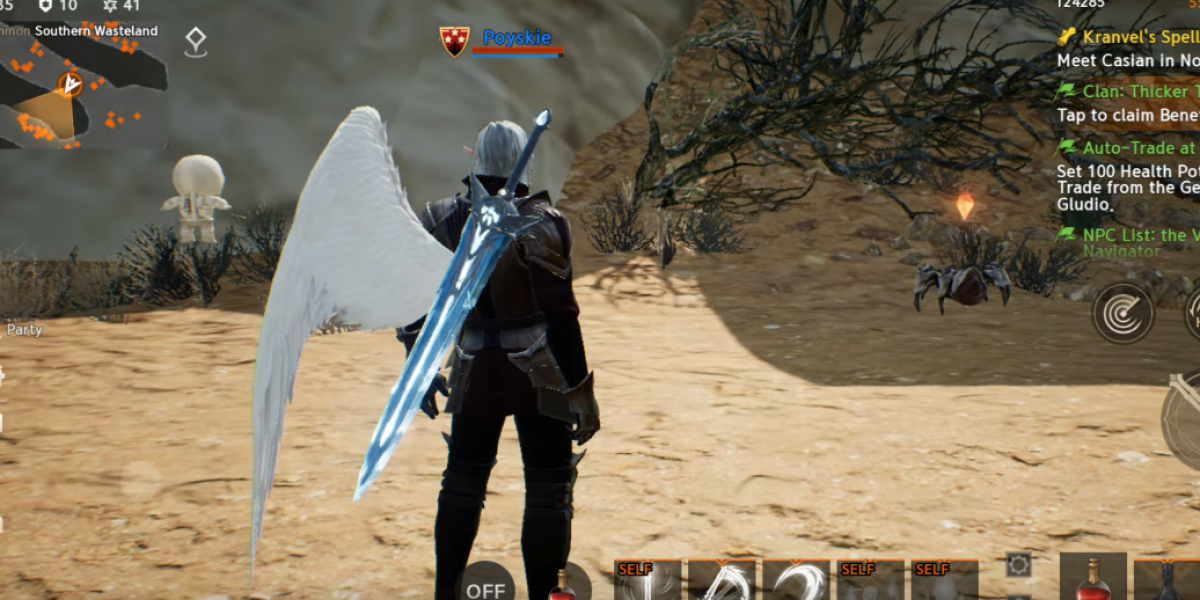The width and height of the screenshot is (1200, 600).
Task: Toggle the OFF auto-battle button
Action: (486, 587)
